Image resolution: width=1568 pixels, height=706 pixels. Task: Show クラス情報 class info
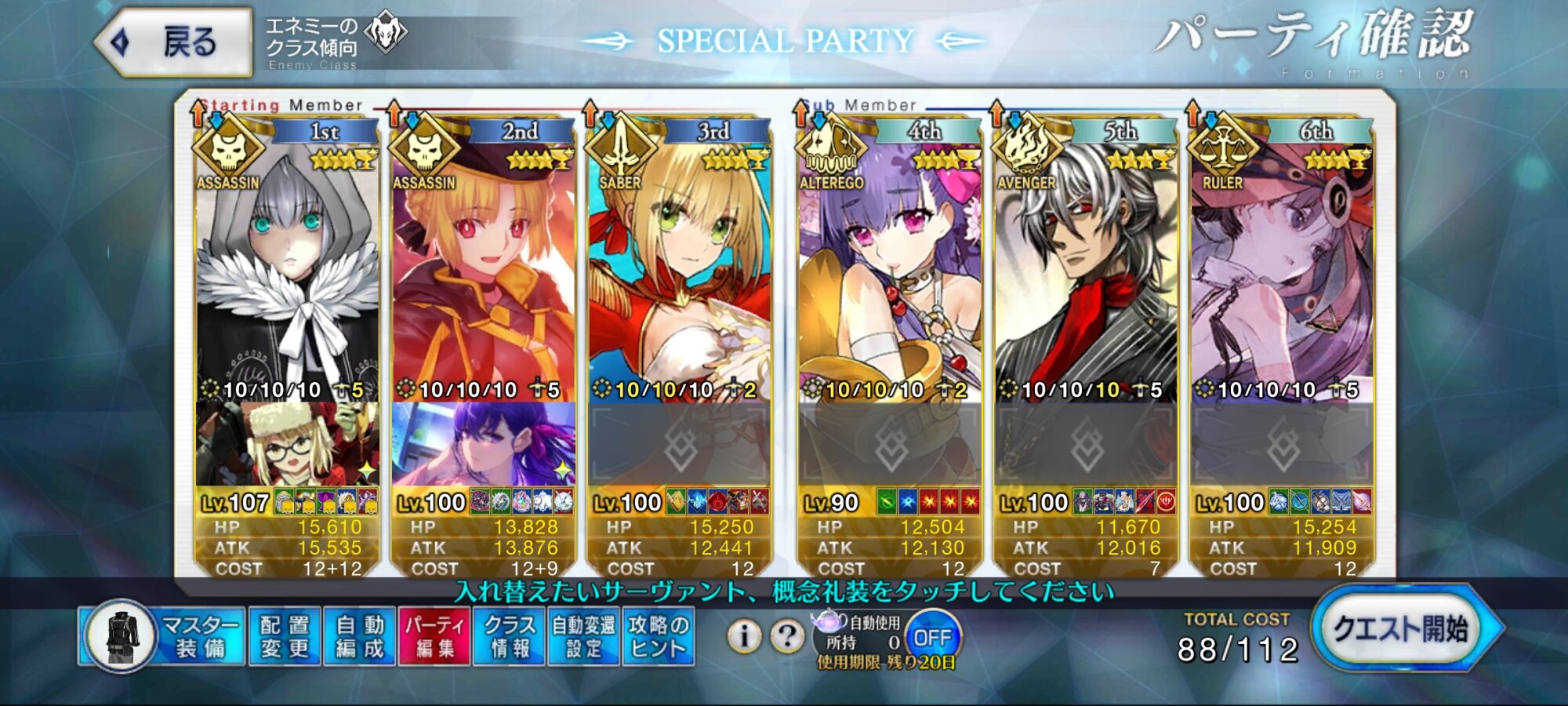[x=510, y=636]
